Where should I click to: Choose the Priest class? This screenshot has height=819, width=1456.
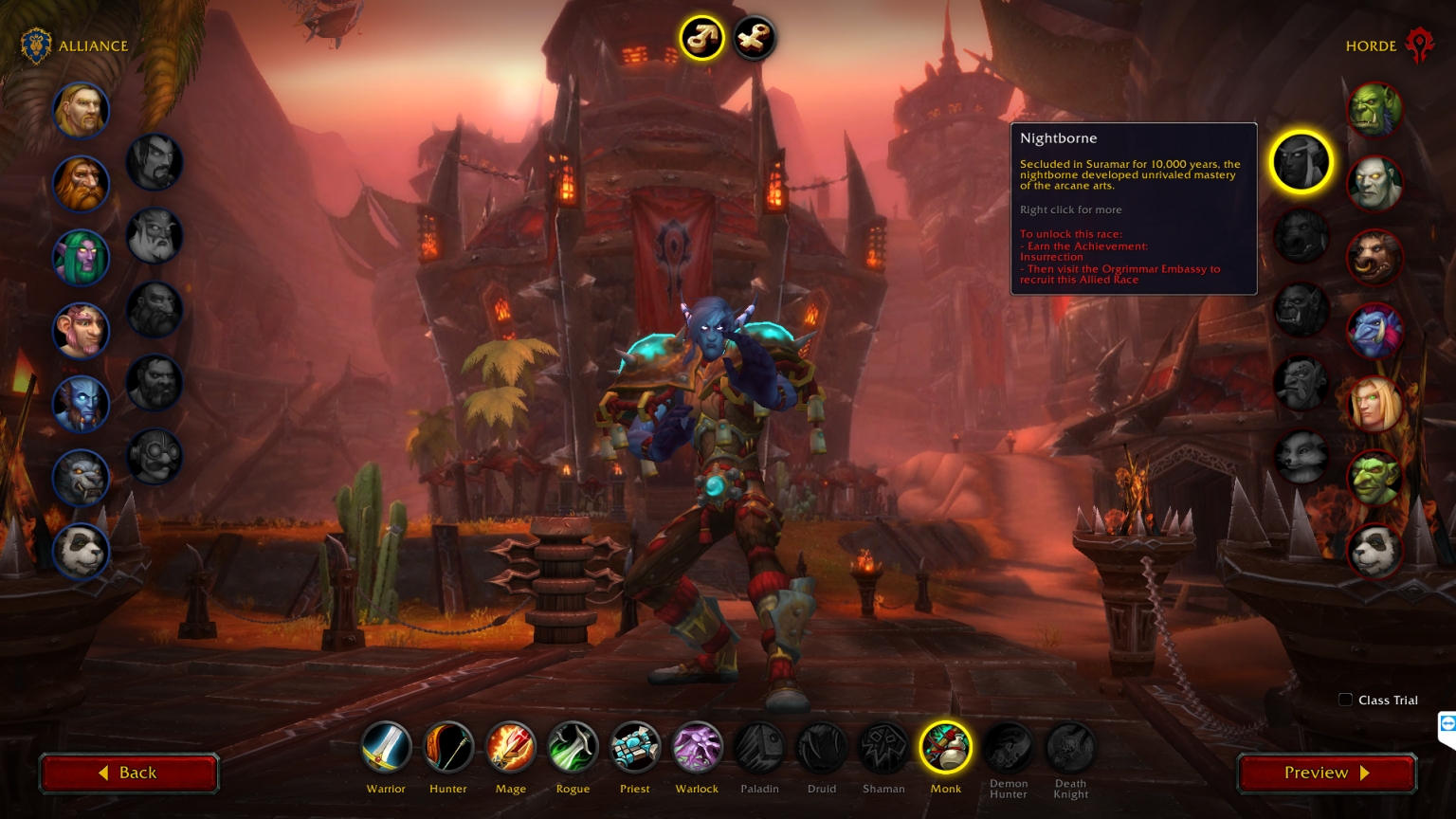(634, 747)
